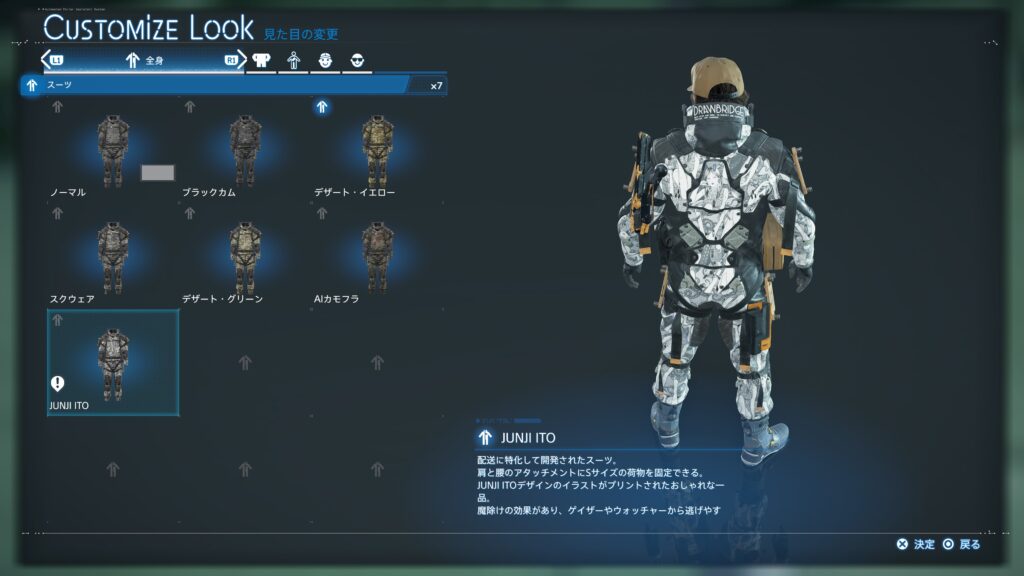The width and height of the screenshot is (1024, 576).
Task: Choose the ブラックカム suit
Action: [244, 150]
